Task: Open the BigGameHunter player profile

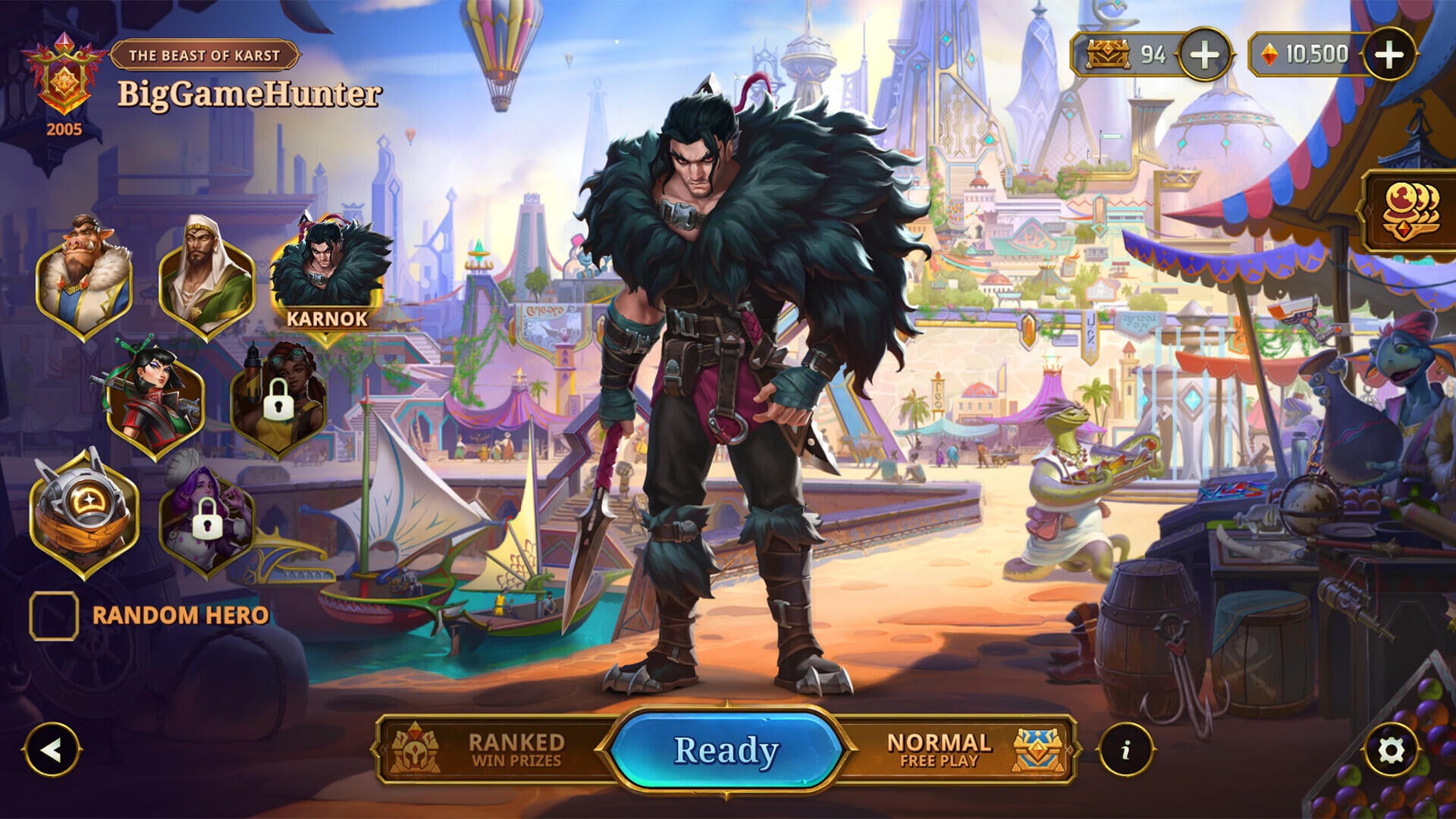Action: click(x=249, y=94)
